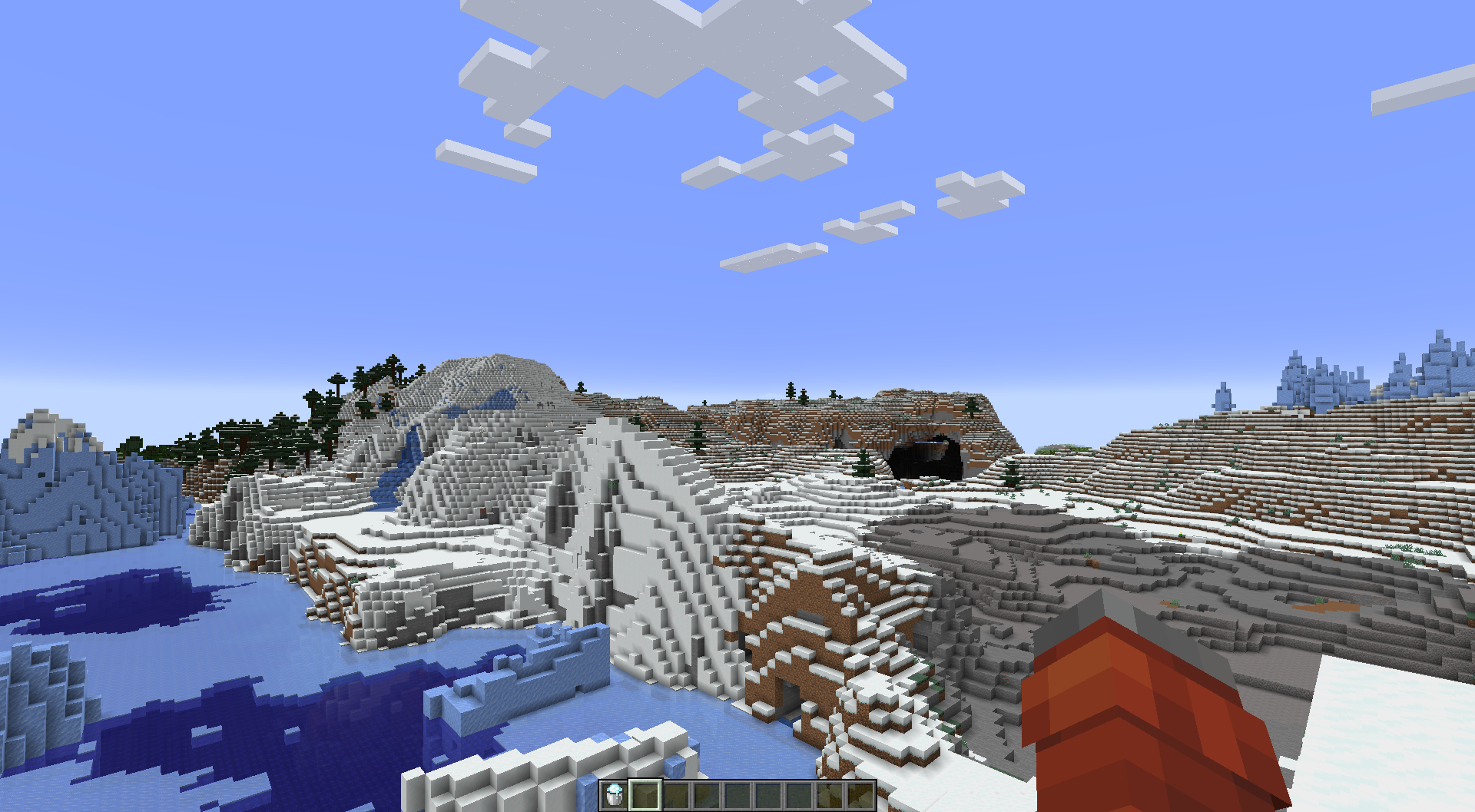Click the currently highlighted second hotbar slot
Image resolution: width=1475 pixels, height=812 pixels.
click(x=645, y=795)
